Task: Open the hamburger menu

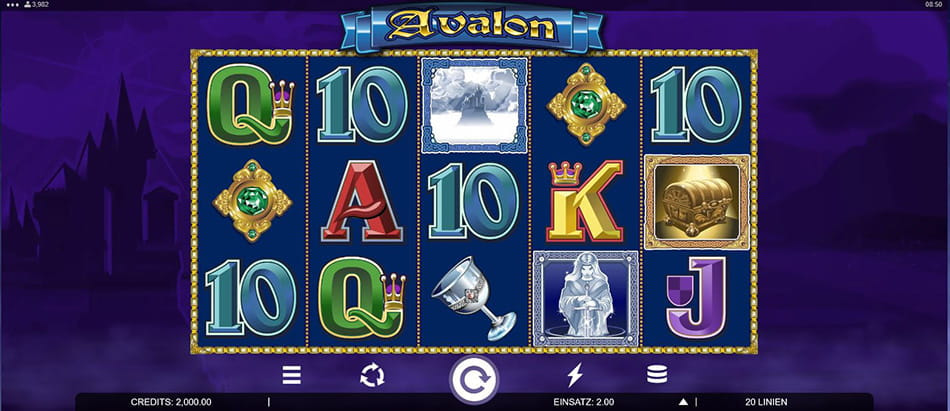Action: point(291,376)
